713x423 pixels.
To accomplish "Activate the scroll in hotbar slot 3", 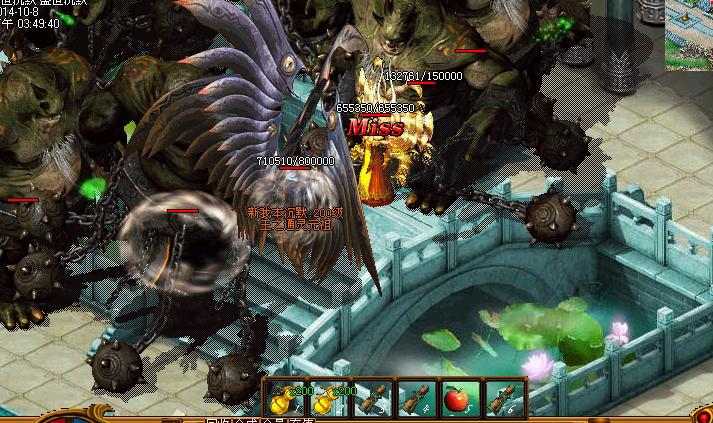I will pyautogui.click(x=370, y=399).
